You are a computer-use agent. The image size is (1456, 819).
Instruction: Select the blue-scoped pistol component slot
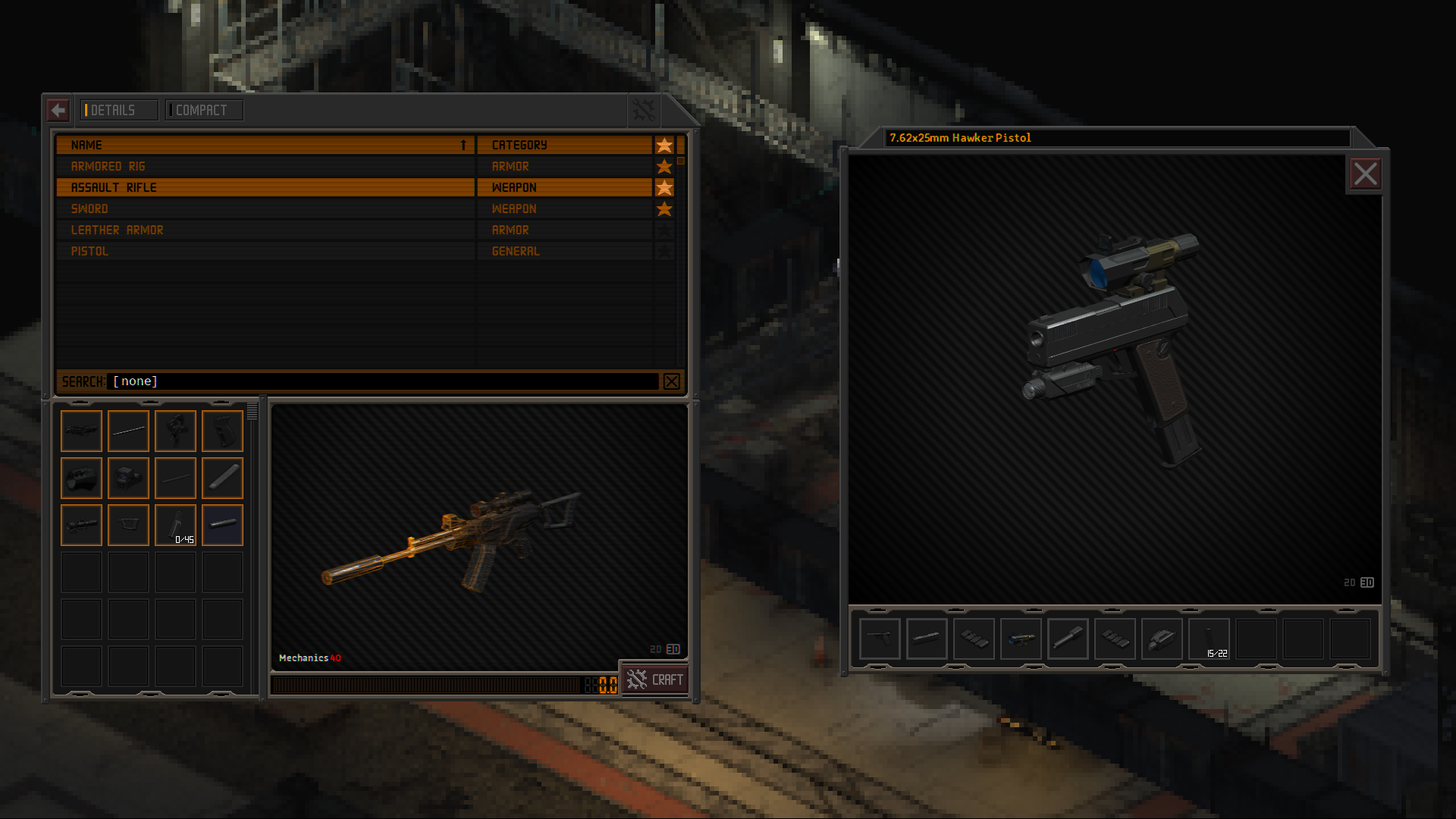pos(1021,639)
